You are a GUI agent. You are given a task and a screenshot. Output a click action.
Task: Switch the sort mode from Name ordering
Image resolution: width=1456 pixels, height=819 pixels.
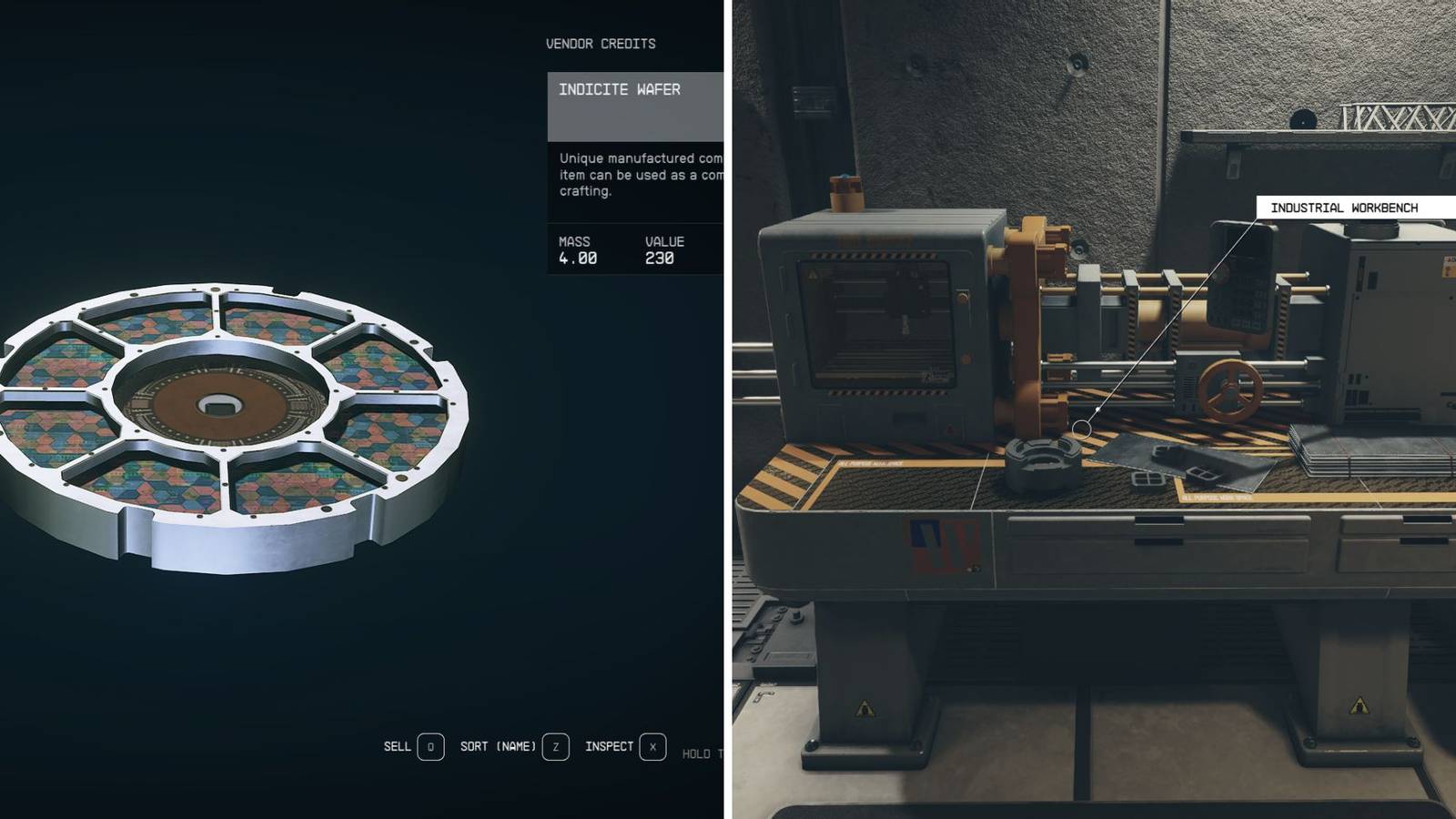click(497, 746)
